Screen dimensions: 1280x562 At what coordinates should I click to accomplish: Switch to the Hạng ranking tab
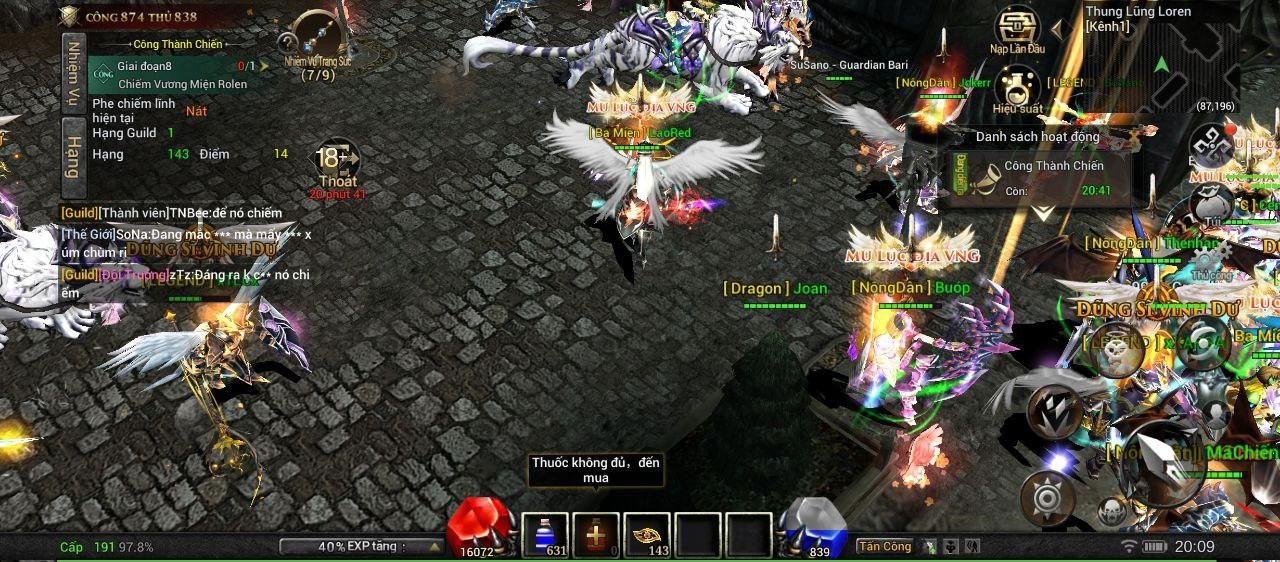click(73, 152)
